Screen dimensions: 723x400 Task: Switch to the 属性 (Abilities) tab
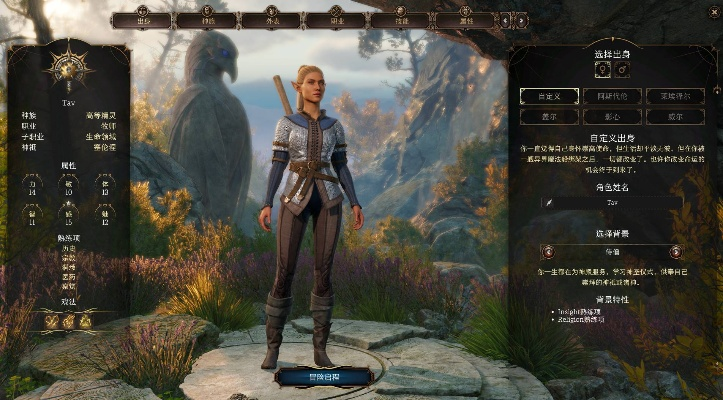pos(466,20)
